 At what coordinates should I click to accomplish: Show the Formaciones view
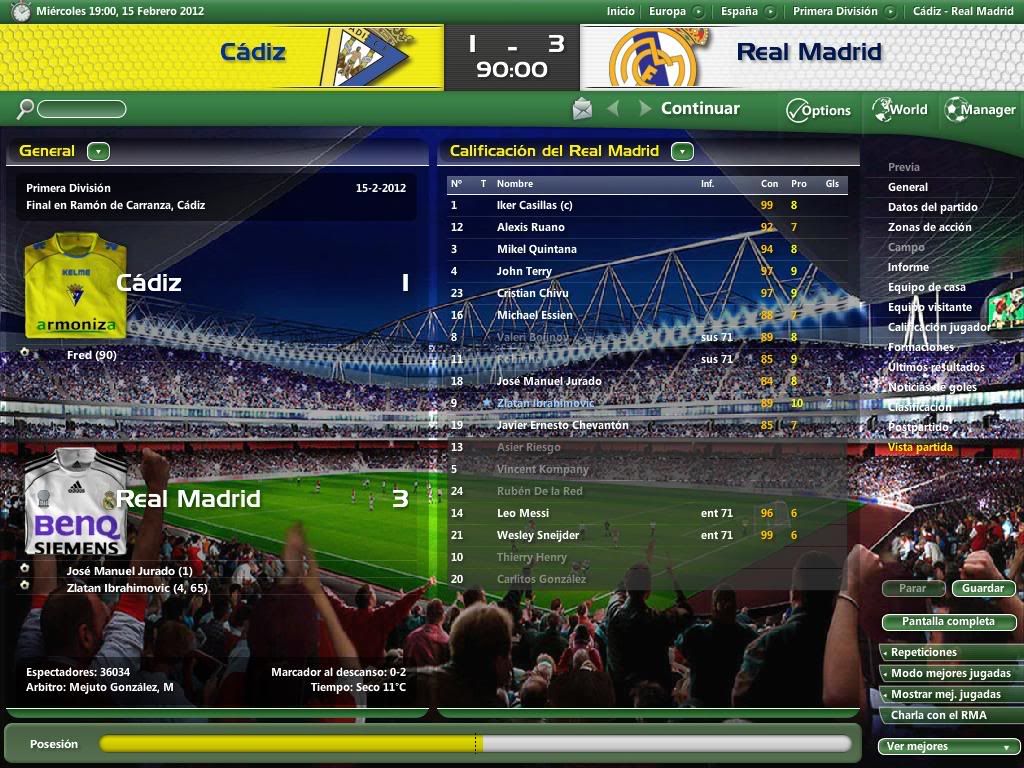click(920, 347)
